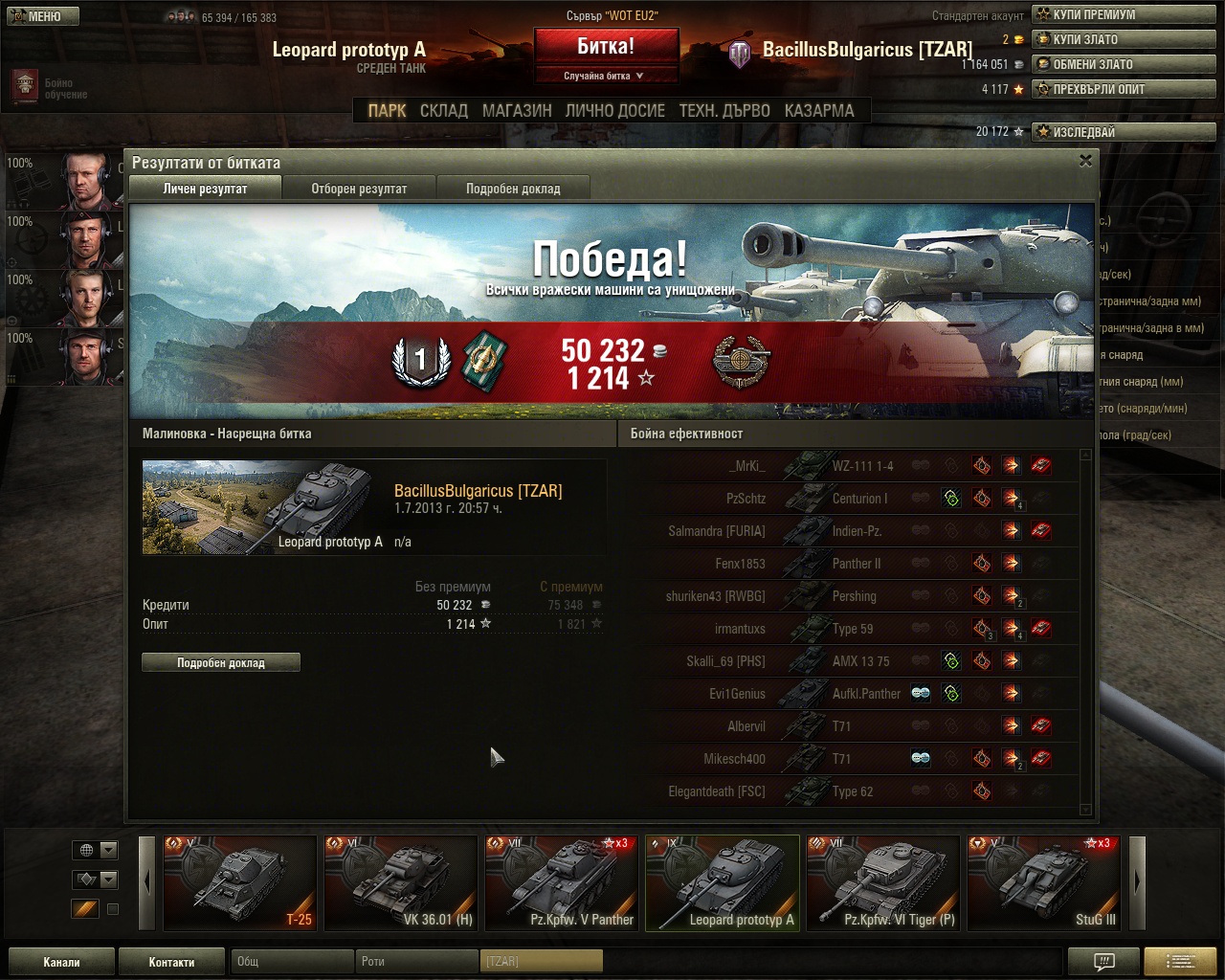1225x980 pixels.
Task: Click Купи премиум button
Action: point(1123,14)
